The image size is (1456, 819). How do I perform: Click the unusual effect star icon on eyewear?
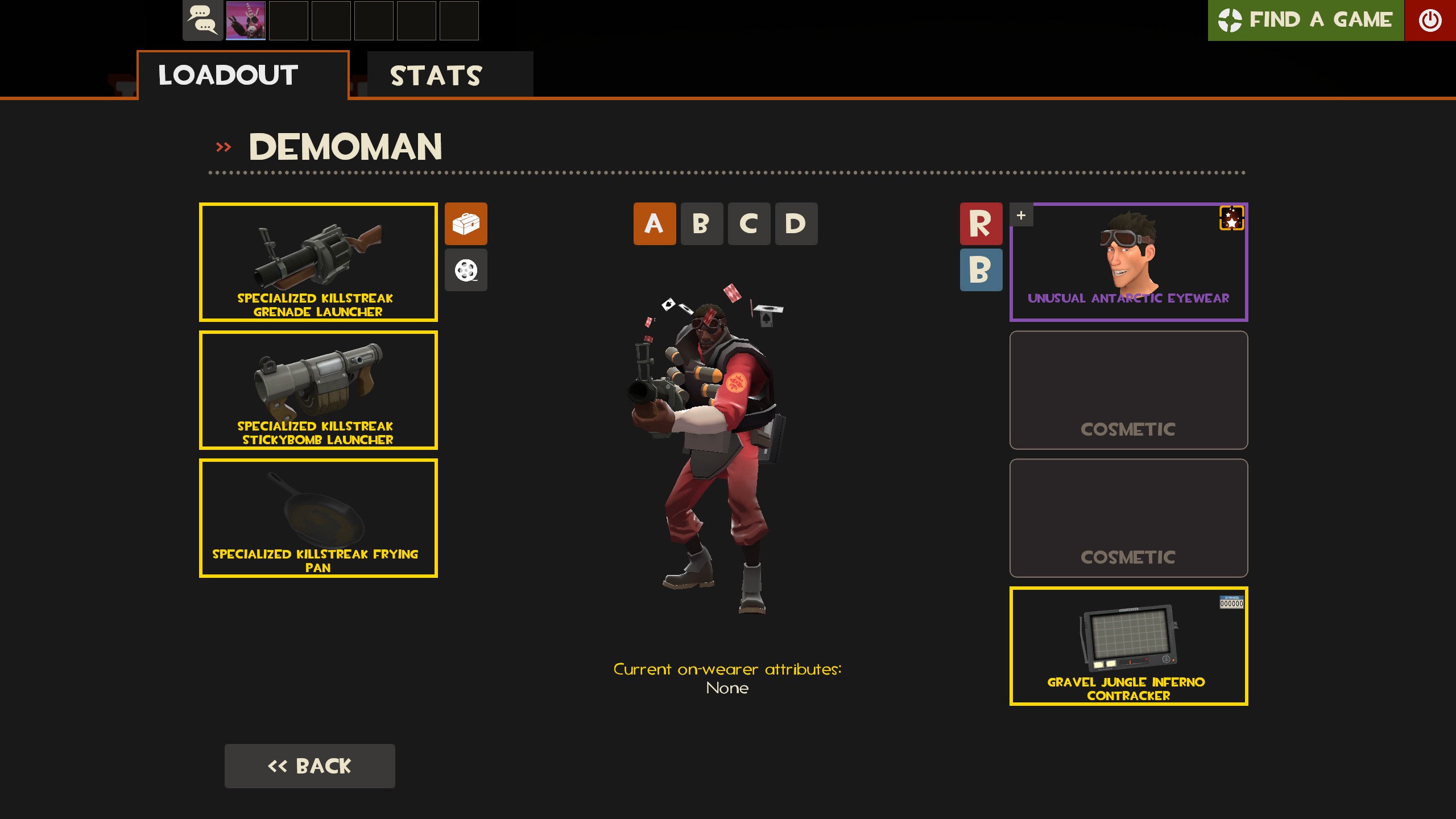pyautogui.click(x=1231, y=219)
